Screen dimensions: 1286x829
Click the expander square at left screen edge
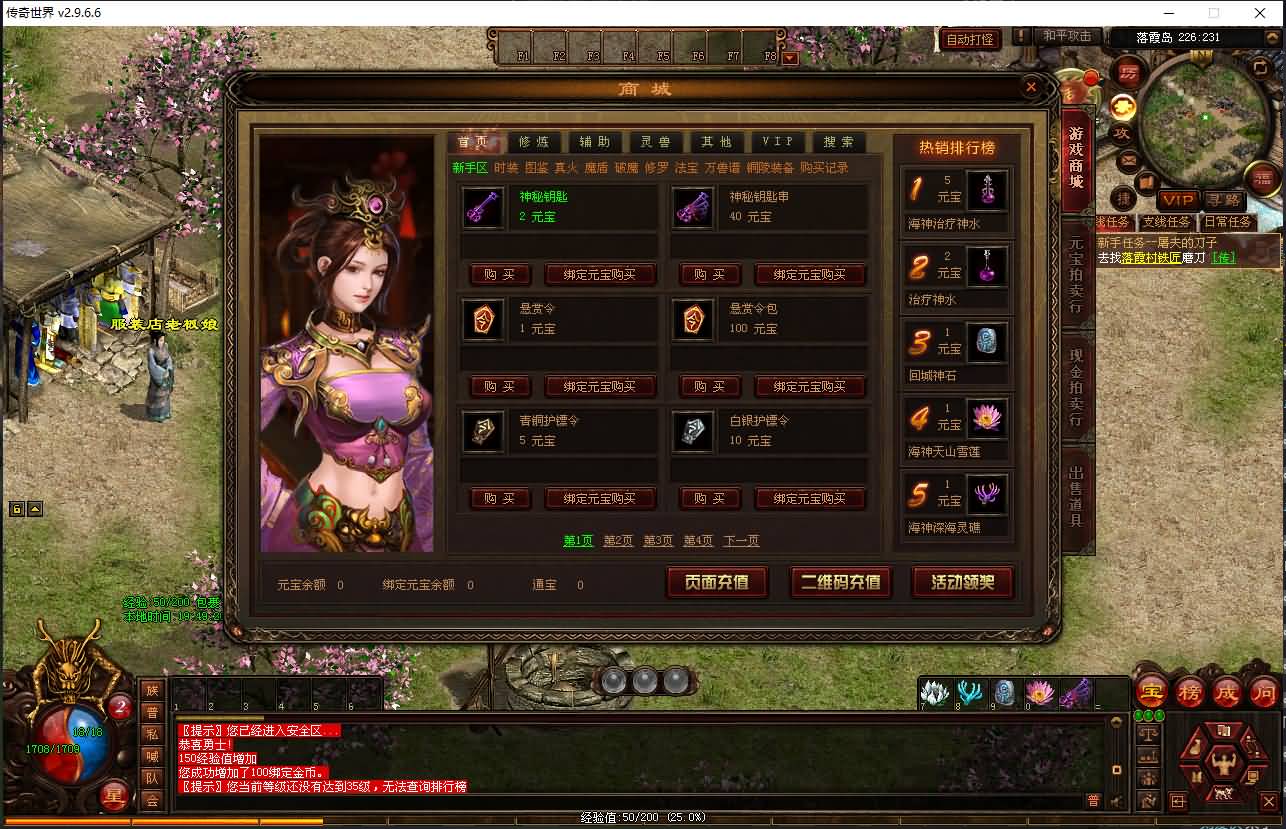pos(16,509)
